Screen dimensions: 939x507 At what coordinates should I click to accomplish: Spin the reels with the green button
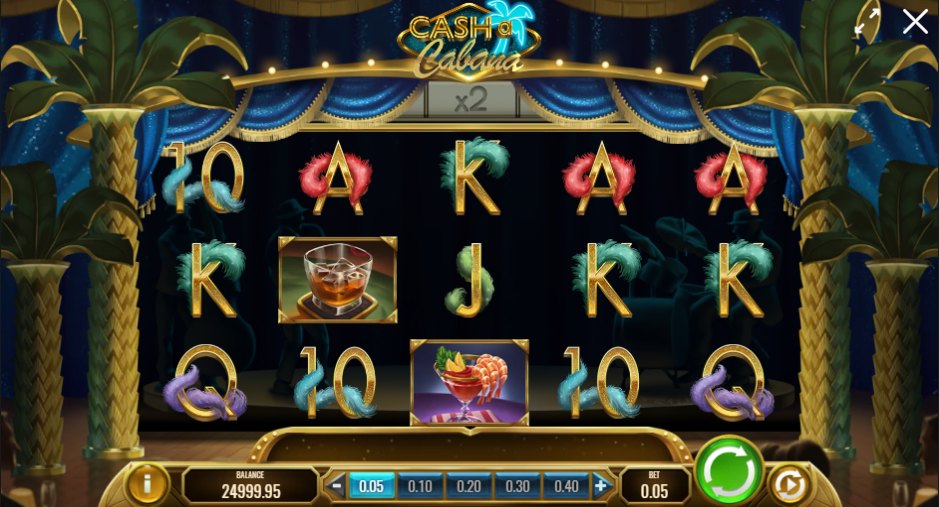pos(727,469)
